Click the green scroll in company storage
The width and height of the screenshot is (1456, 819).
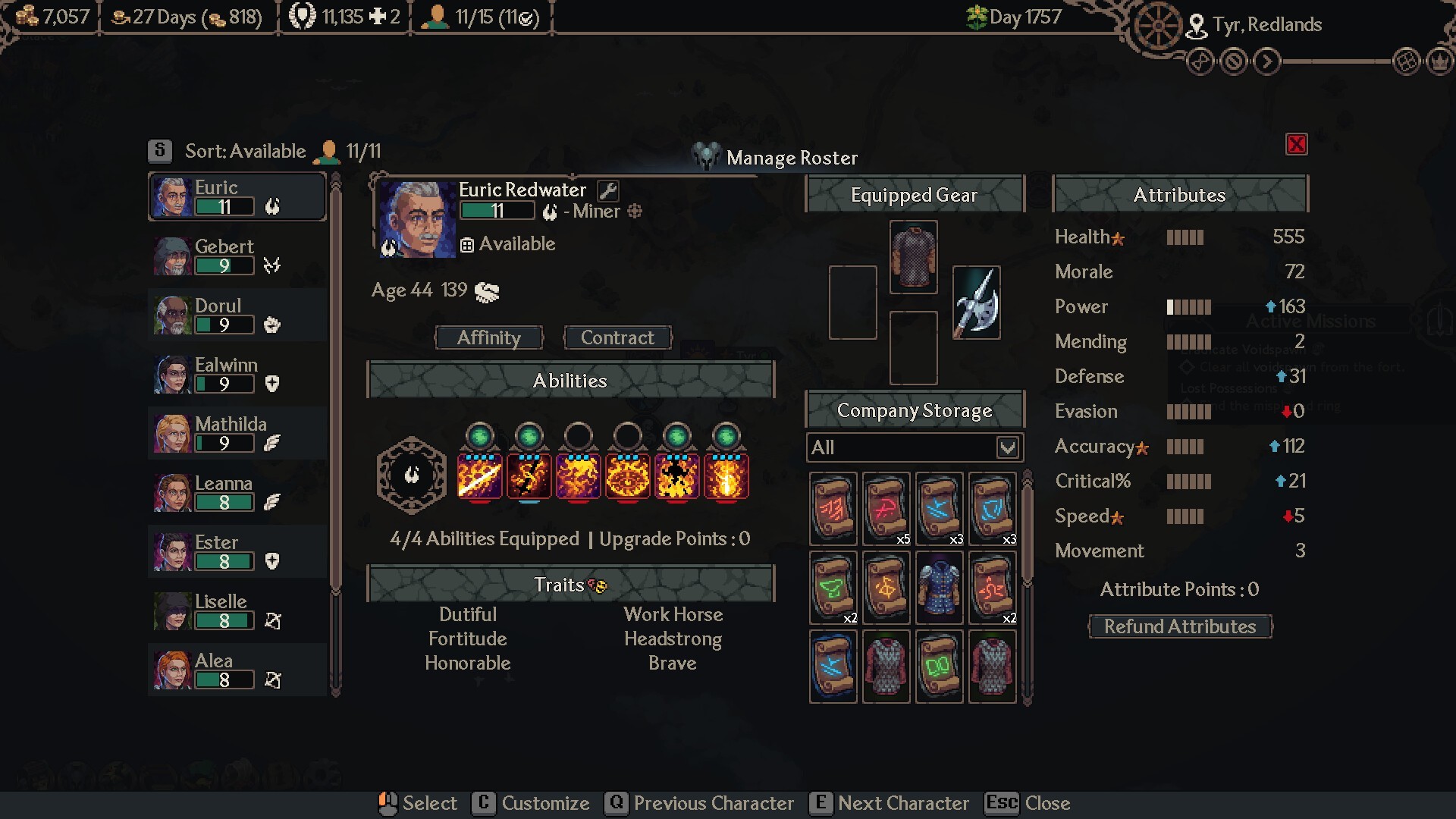(x=833, y=588)
